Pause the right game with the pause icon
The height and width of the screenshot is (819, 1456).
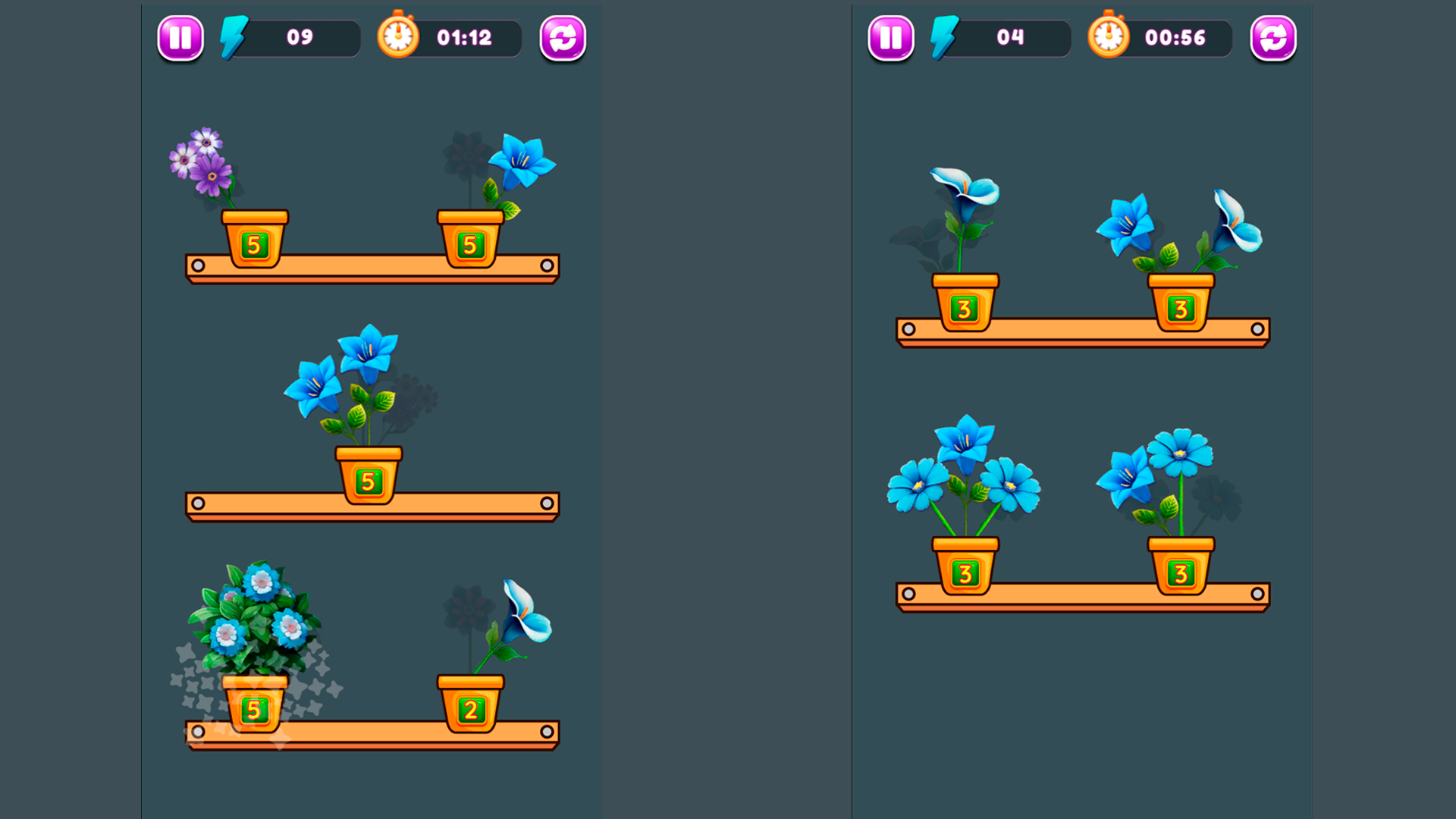pyautogui.click(x=890, y=37)
